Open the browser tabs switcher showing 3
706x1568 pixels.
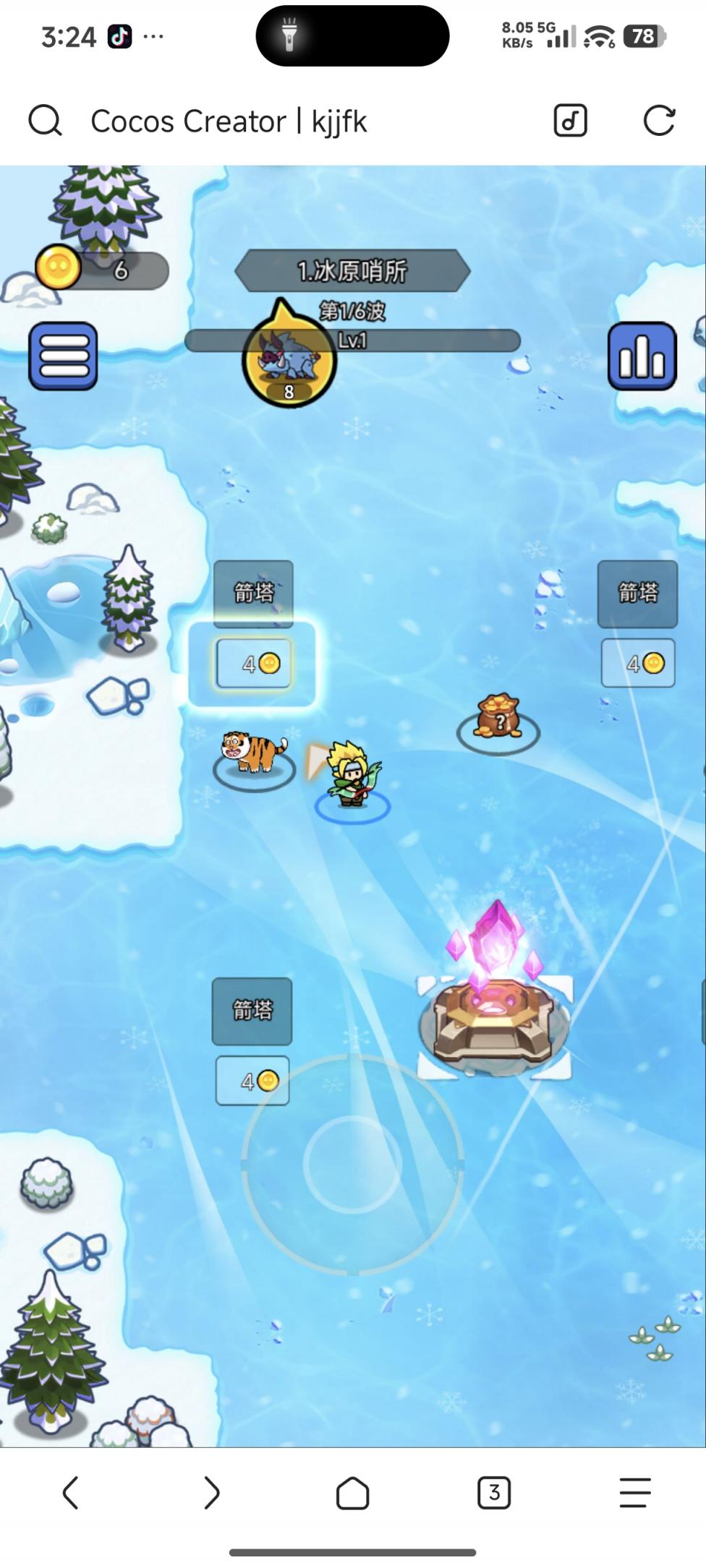coord(493,1492)
